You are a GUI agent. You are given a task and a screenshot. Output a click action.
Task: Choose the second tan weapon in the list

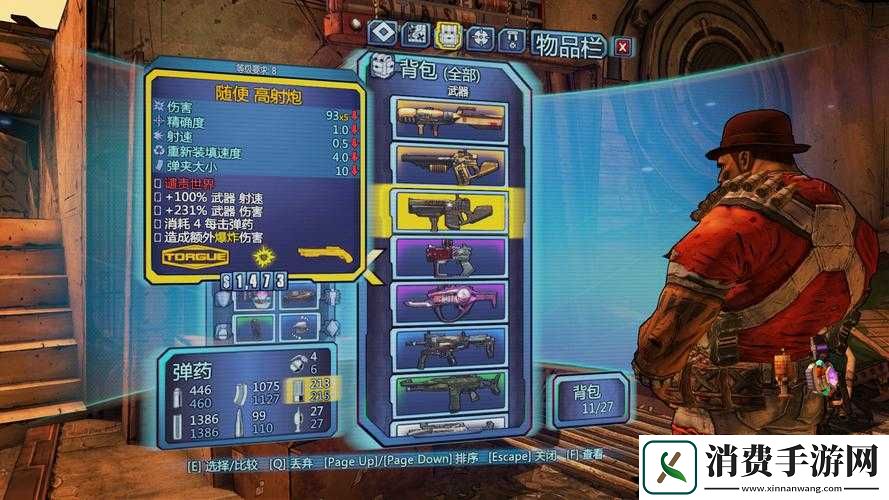(x=449, y=163)
